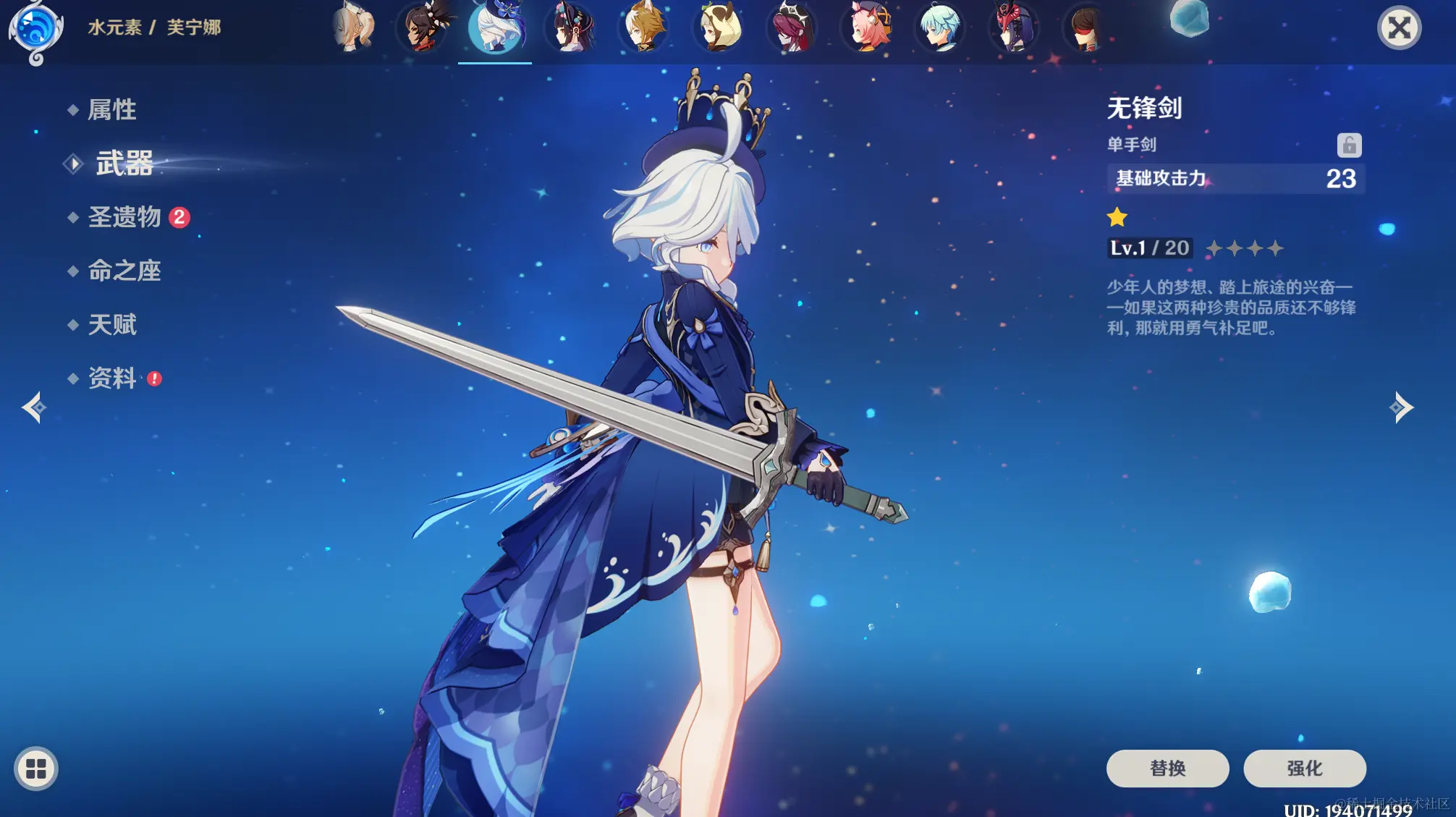Open the grid view button in the corner

(35, 769)
